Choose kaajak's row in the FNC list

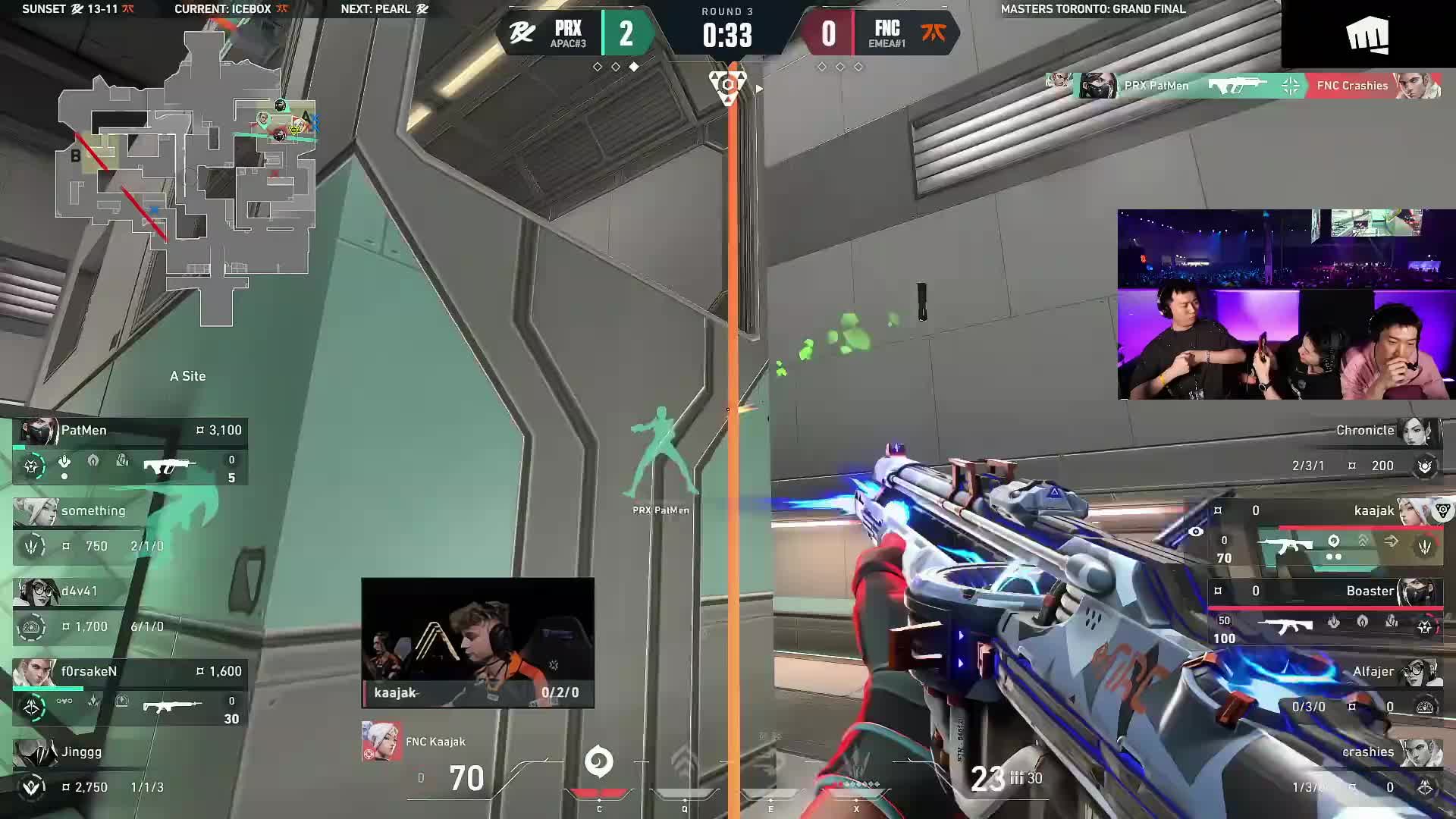(x=1326, y=531)
